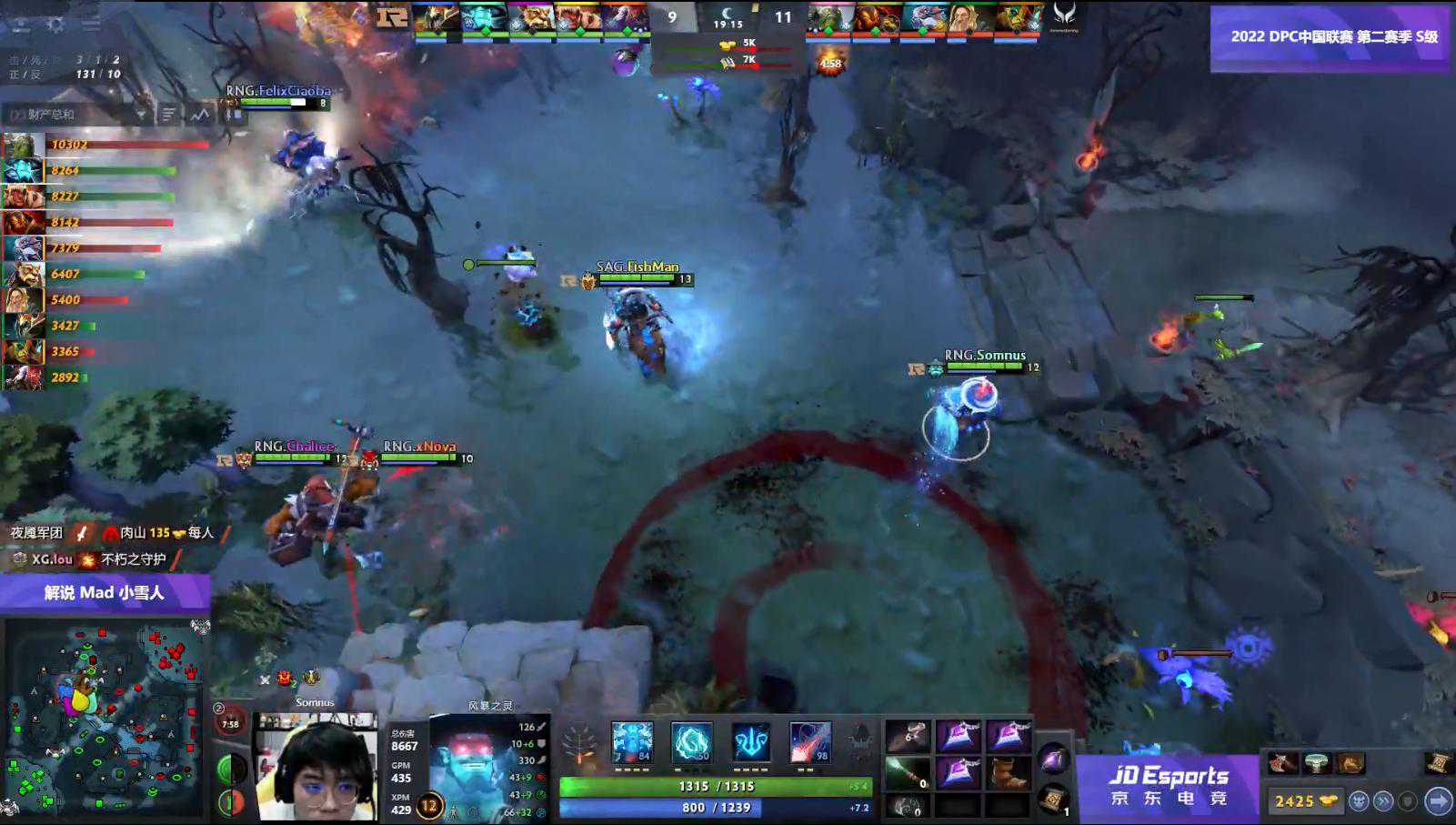This screenshot has height=825, width=1456.
Task: Open the settings gear icon
Action: click(x=55, y=25)
